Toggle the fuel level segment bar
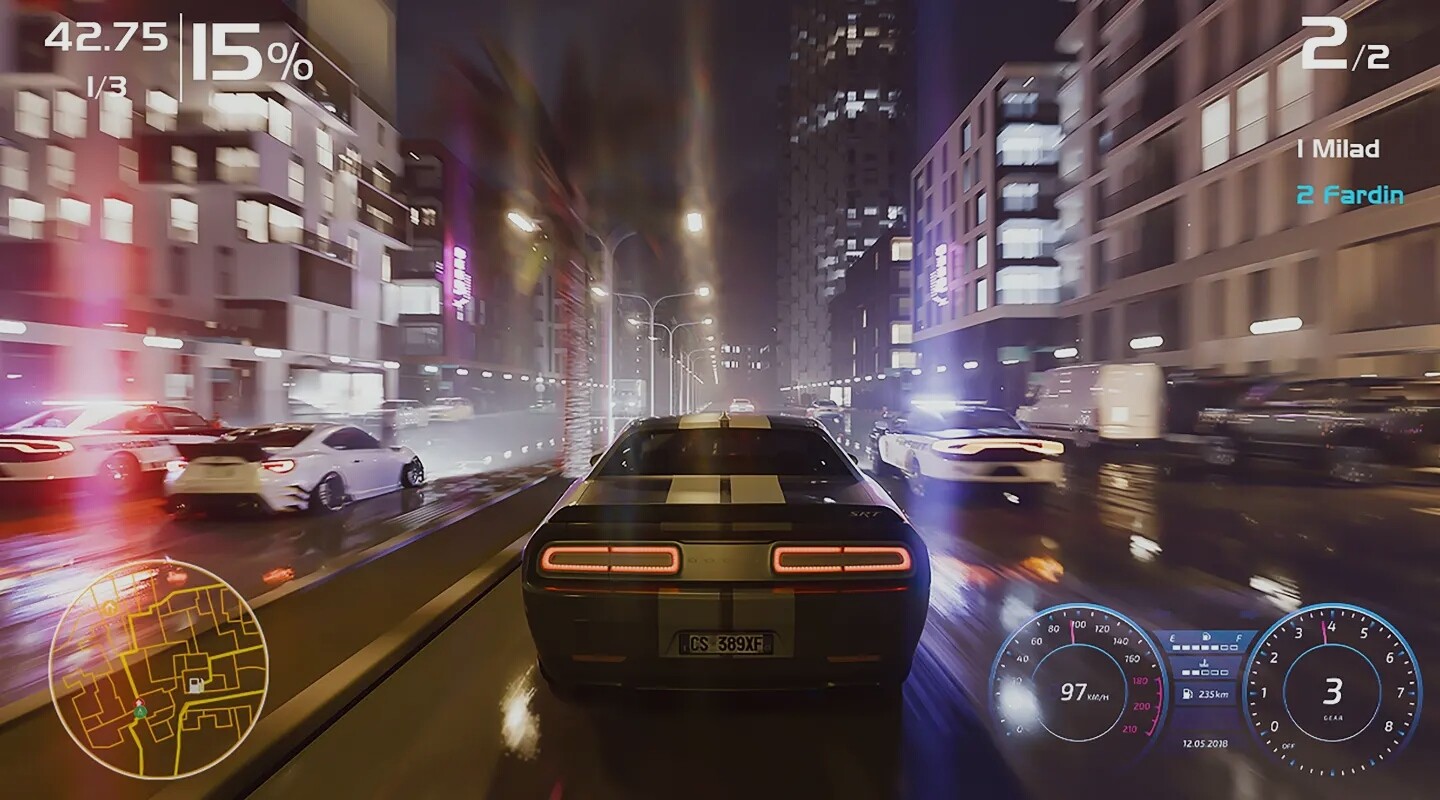 click(1204, 648)
